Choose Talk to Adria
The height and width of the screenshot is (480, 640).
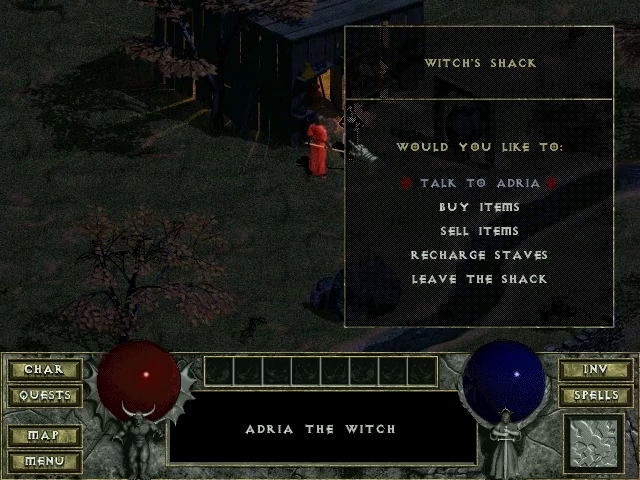coord(480,184)
